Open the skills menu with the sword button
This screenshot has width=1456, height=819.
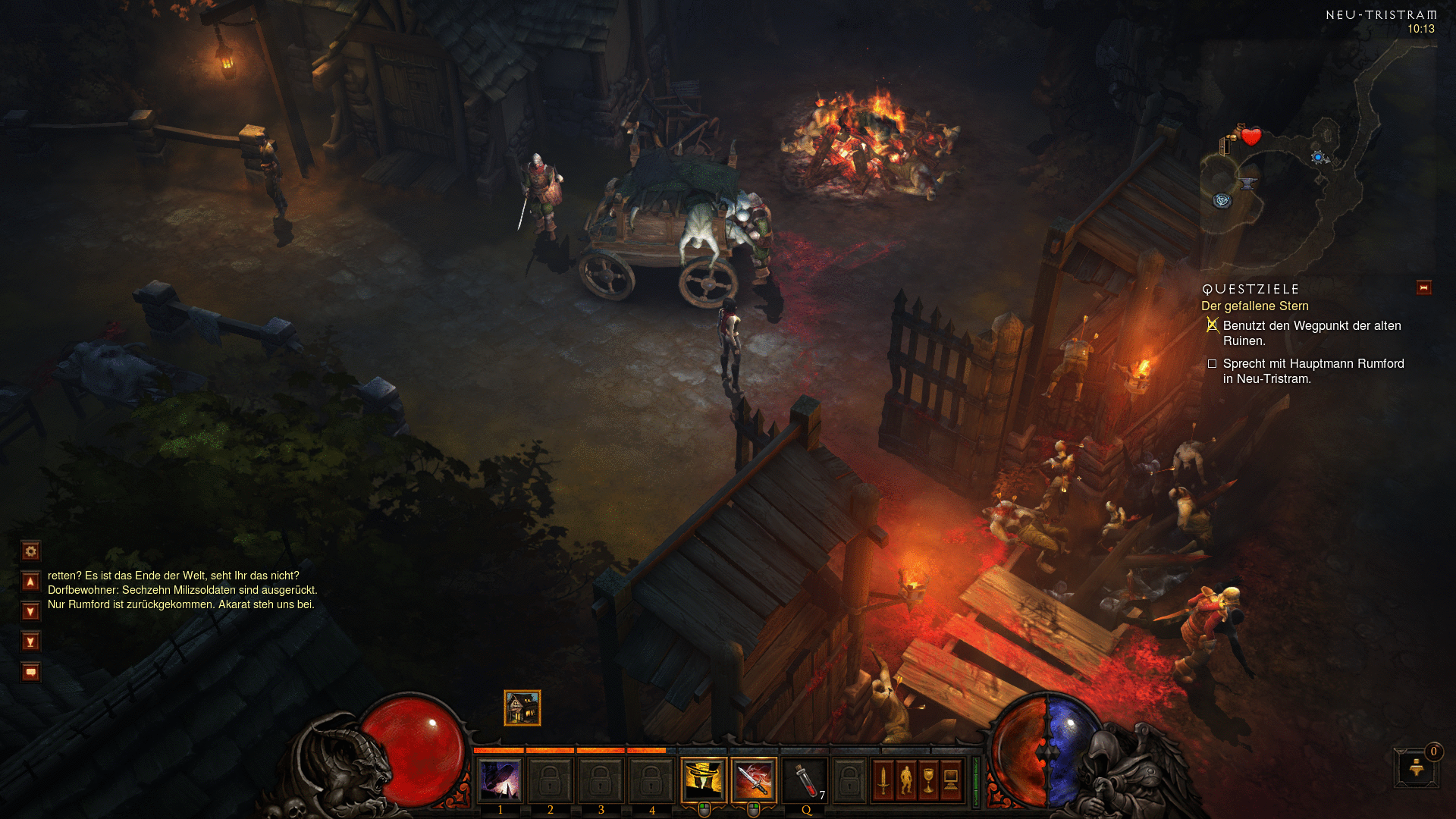883,780
